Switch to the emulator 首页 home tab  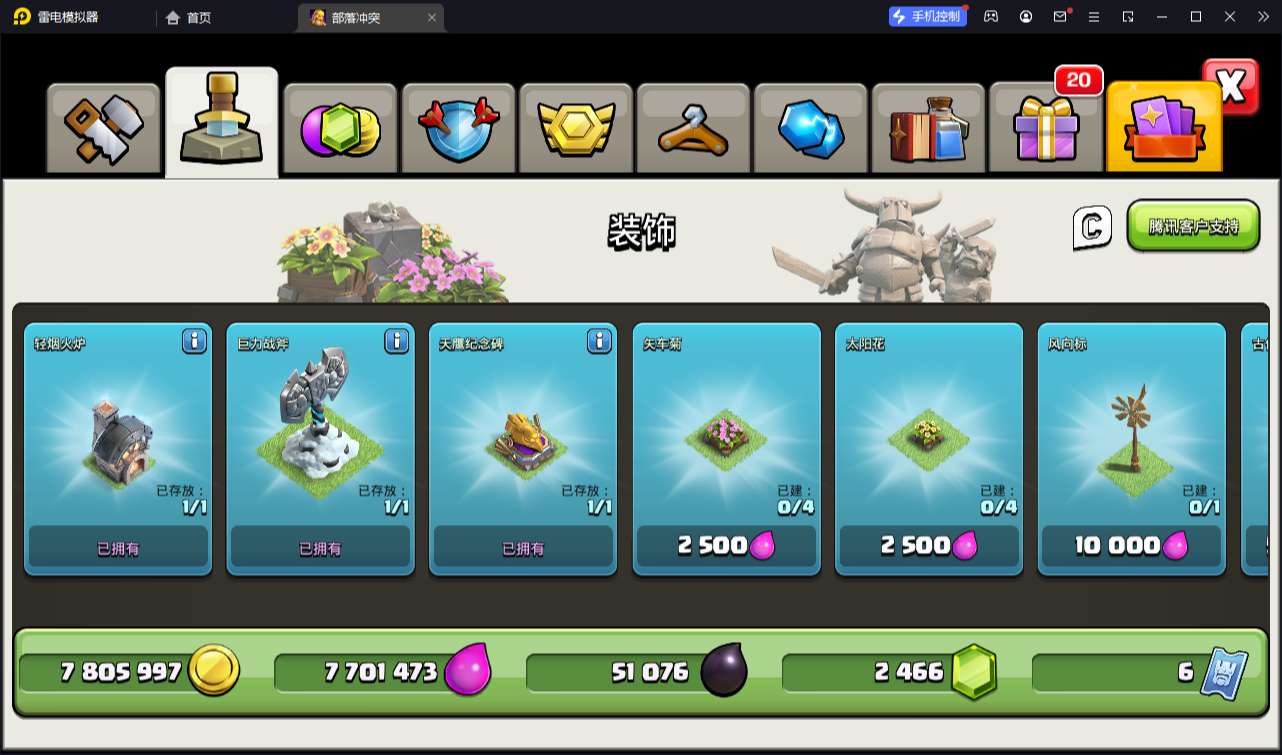pyautogui.click(x=189, y=17)
